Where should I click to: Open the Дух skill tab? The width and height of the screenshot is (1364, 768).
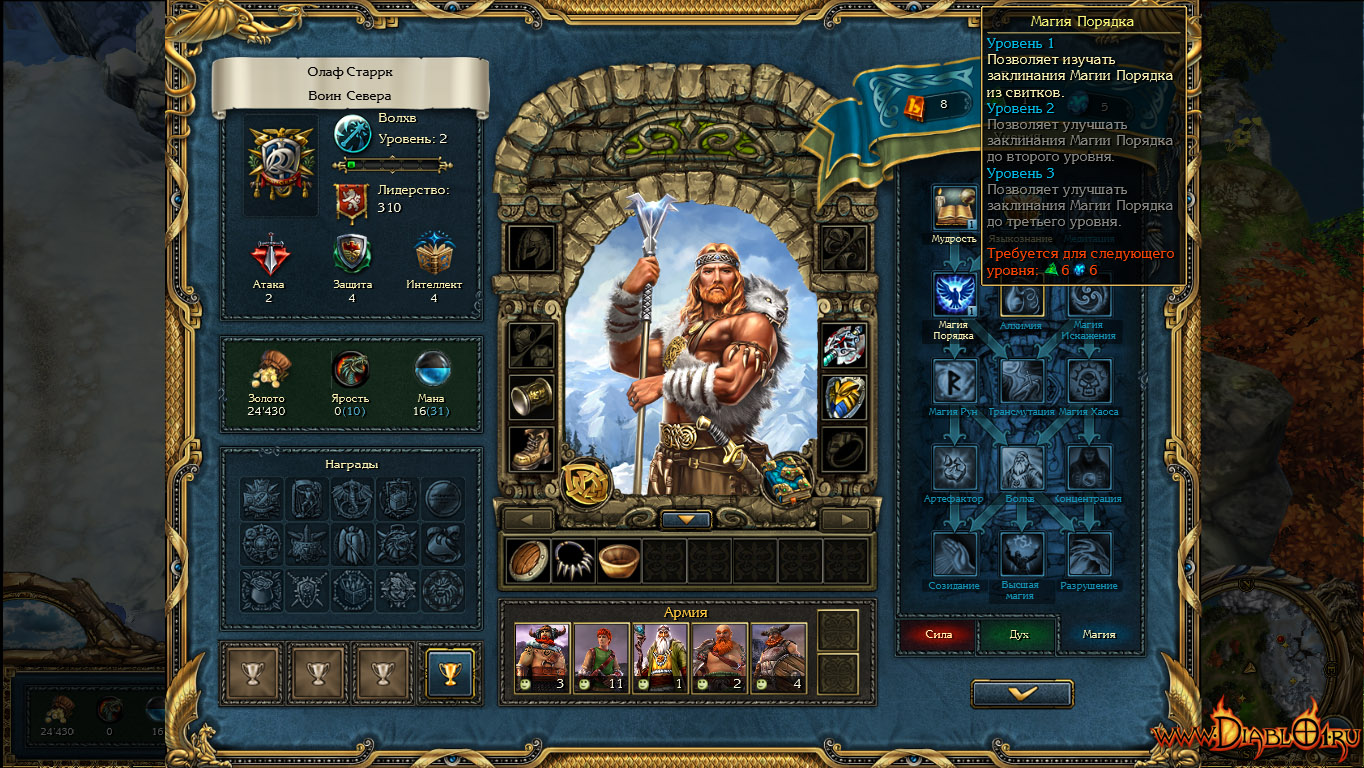click(x=1018, y=634)
